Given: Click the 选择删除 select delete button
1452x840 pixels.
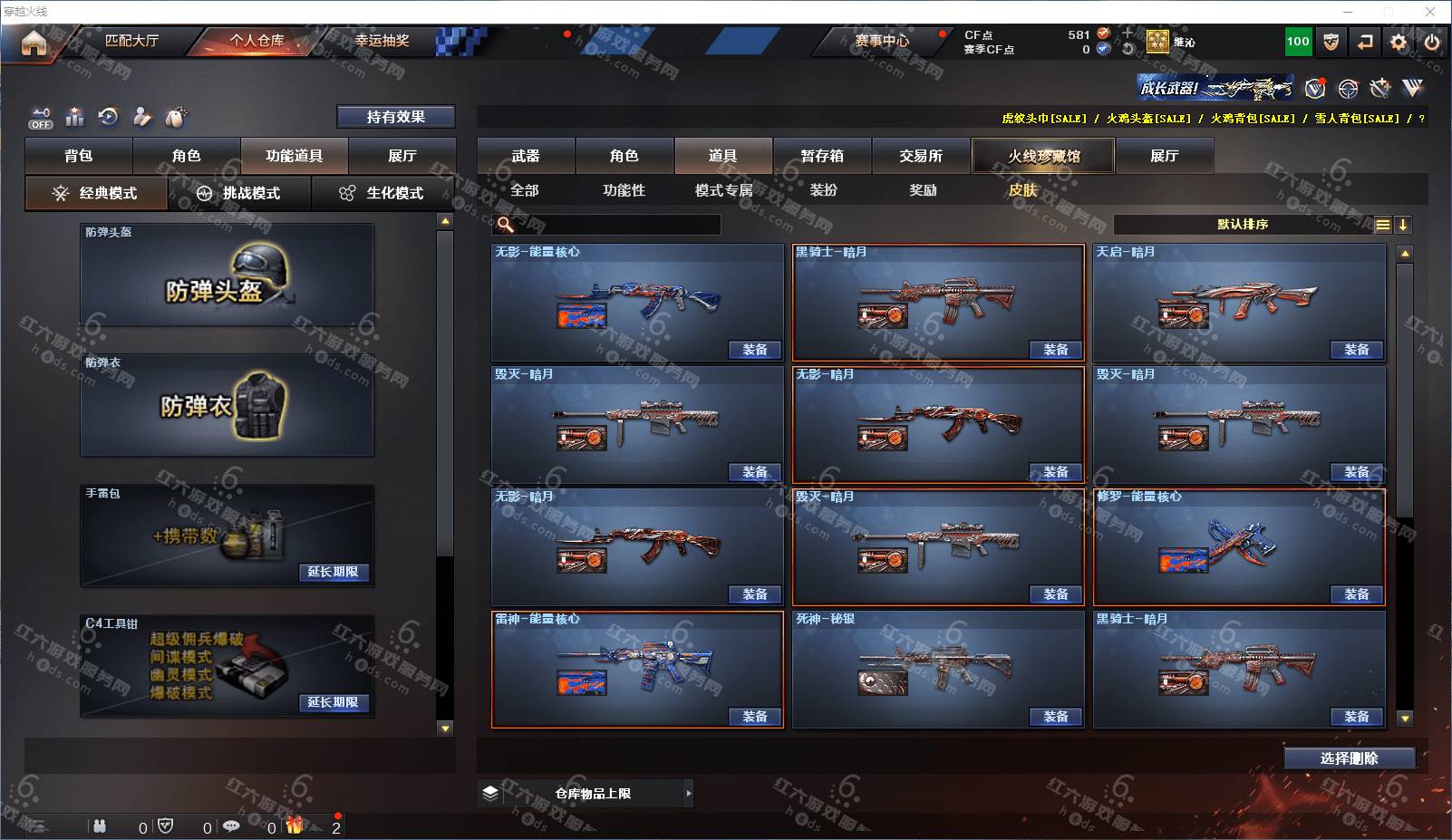Looking at the screenshot, I should 1349,758.
